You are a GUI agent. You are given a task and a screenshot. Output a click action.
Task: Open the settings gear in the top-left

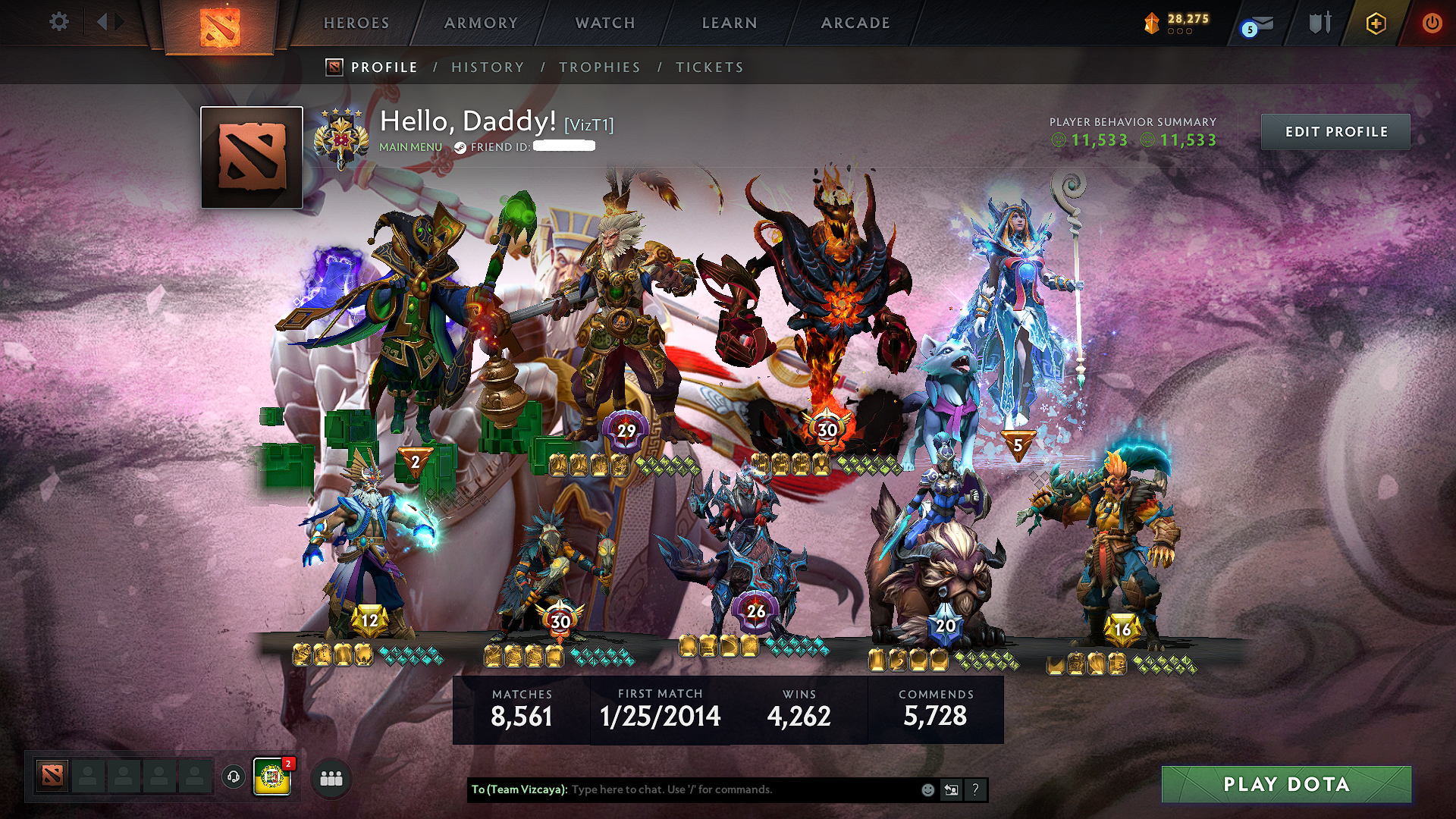(58, 21)
